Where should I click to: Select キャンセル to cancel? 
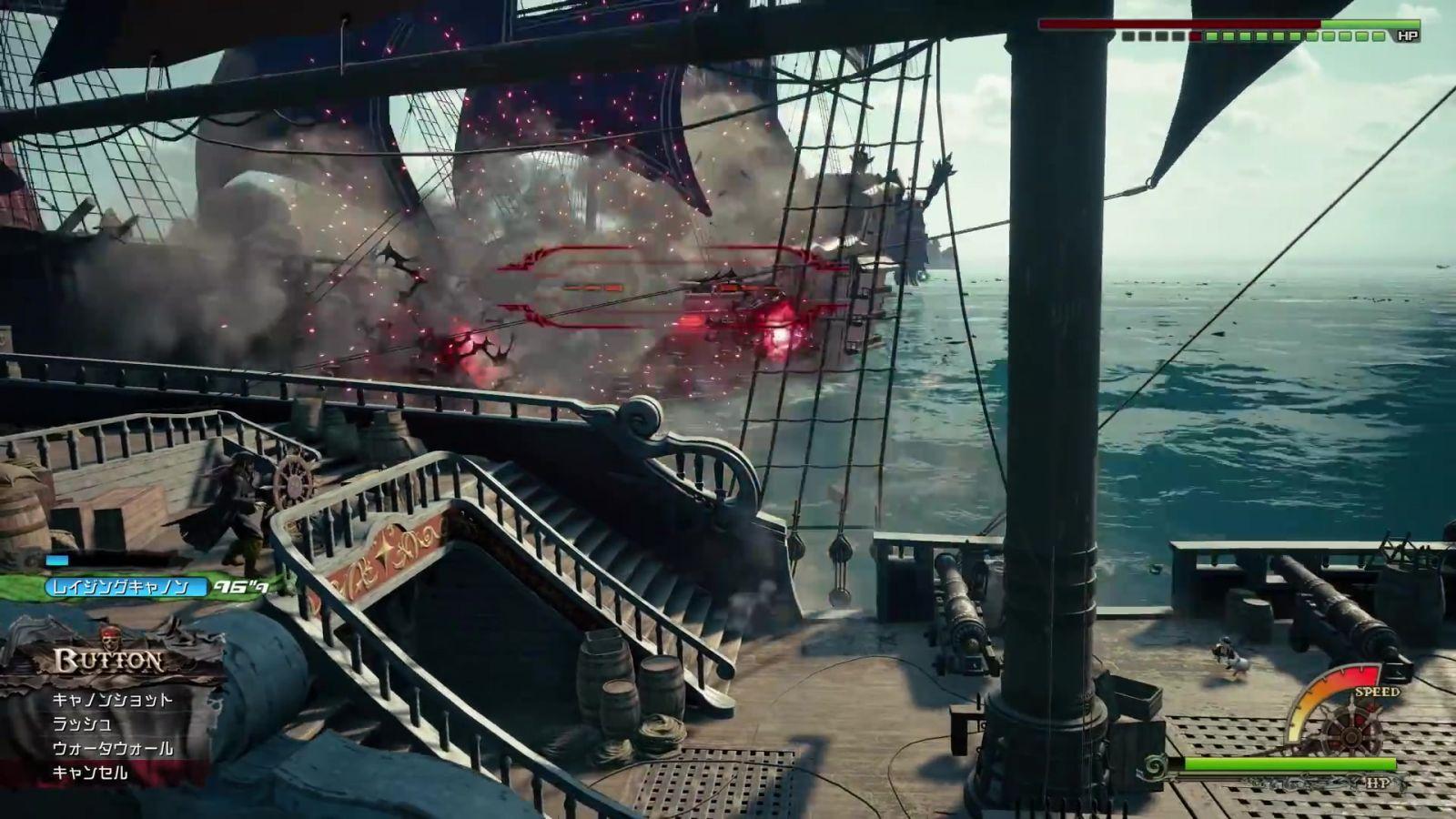[x=90, y=773]
